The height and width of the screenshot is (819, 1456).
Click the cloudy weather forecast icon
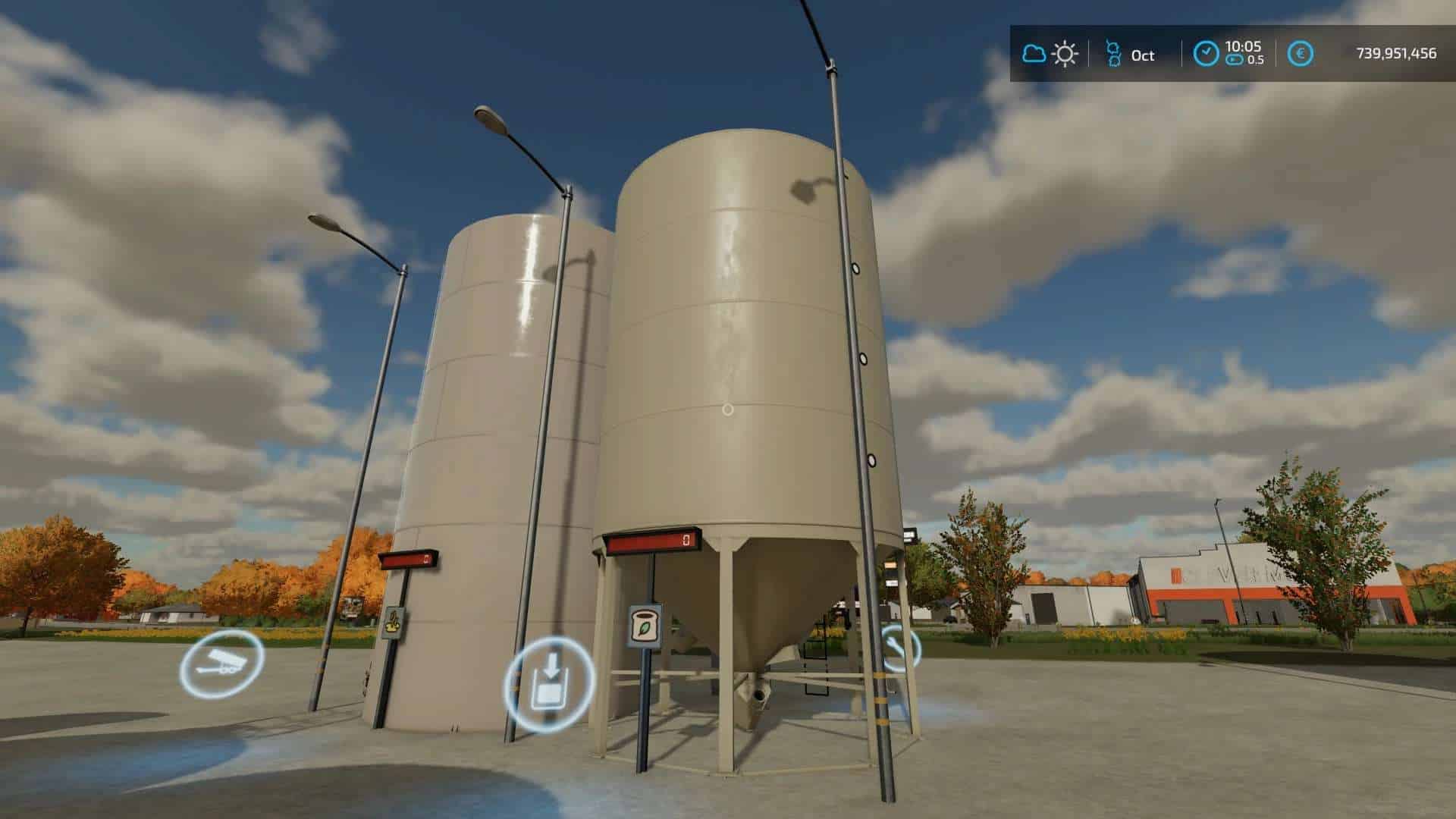[x=1033, y=53]
